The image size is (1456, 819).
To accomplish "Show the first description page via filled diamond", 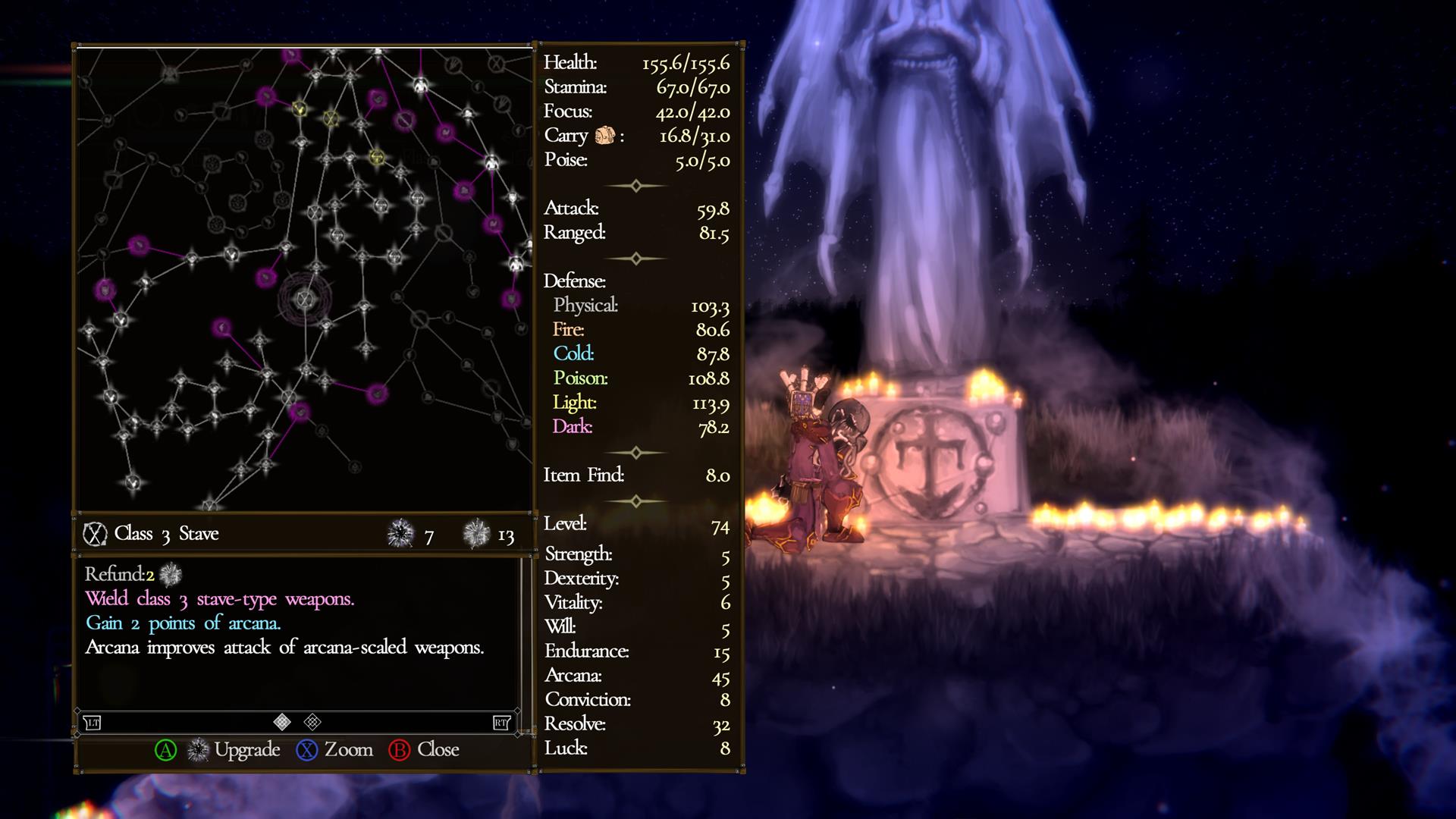I will coord(282,722).
